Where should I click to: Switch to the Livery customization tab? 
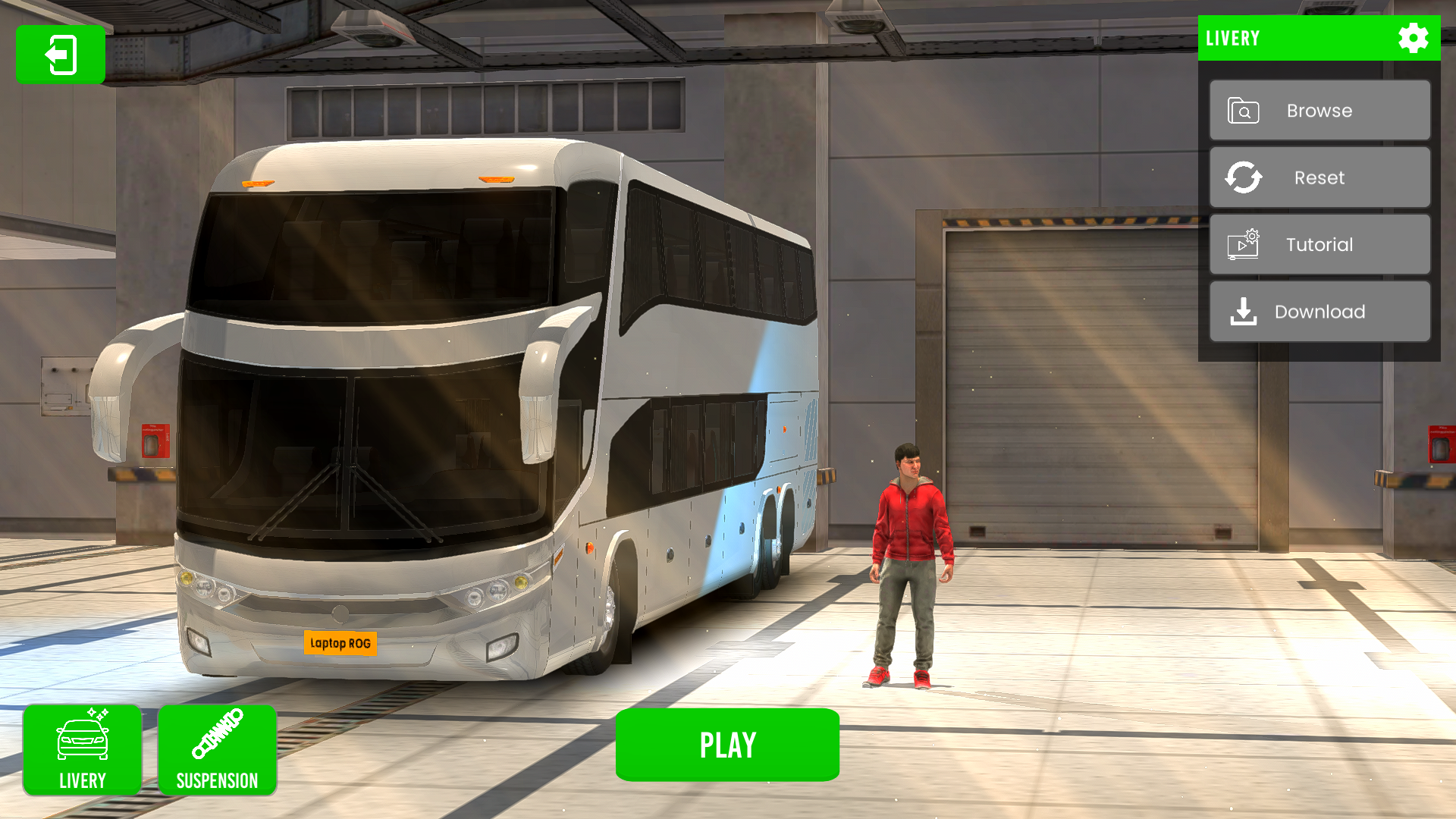click(x=83, y=750)
